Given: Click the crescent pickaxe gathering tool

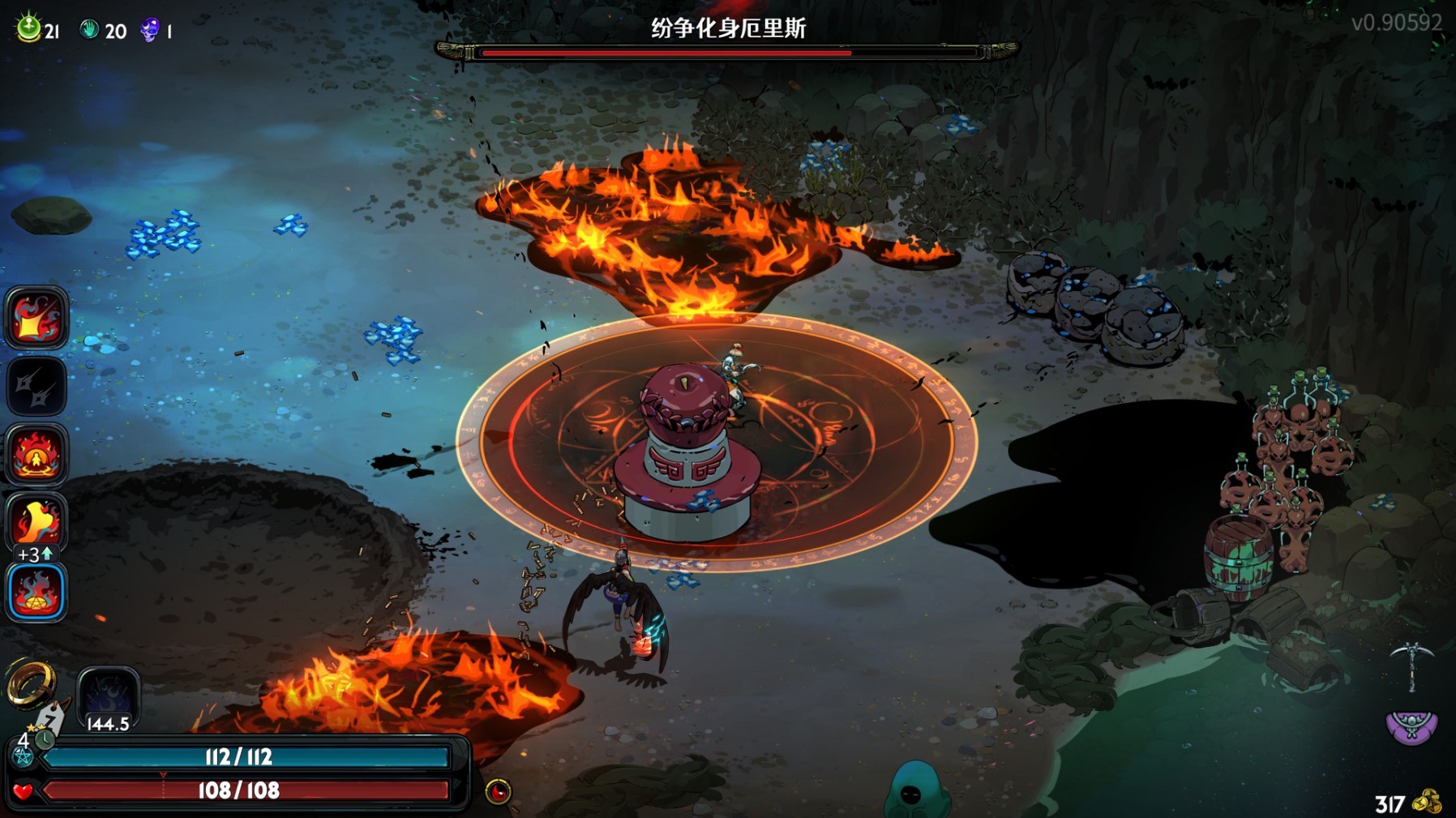Looking at the screenshot, I should pyautogui.click(x=1411, y=665).
